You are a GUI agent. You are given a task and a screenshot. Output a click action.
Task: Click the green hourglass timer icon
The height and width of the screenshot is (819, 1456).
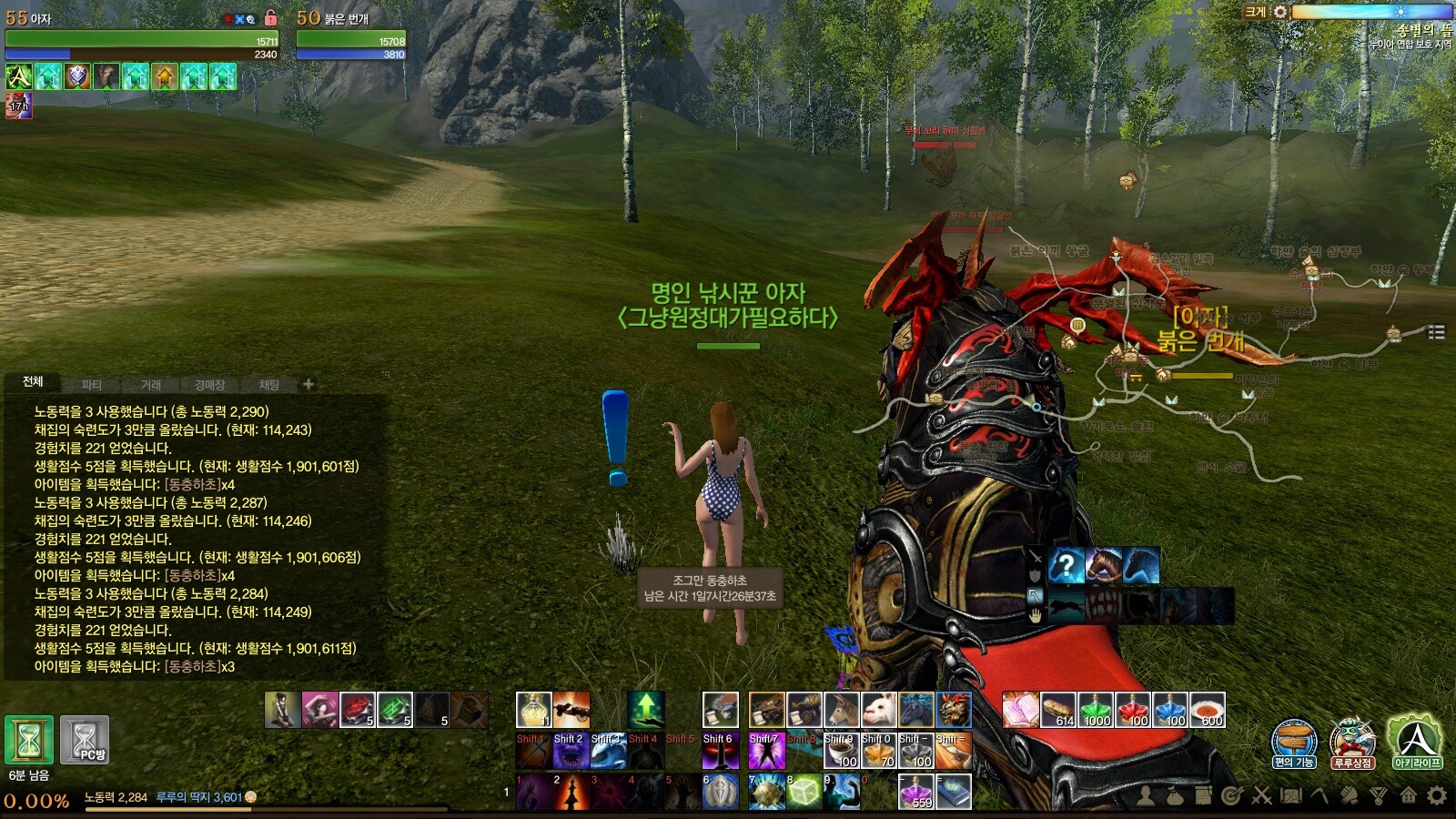pyautogui.click(x=29, y=739)
